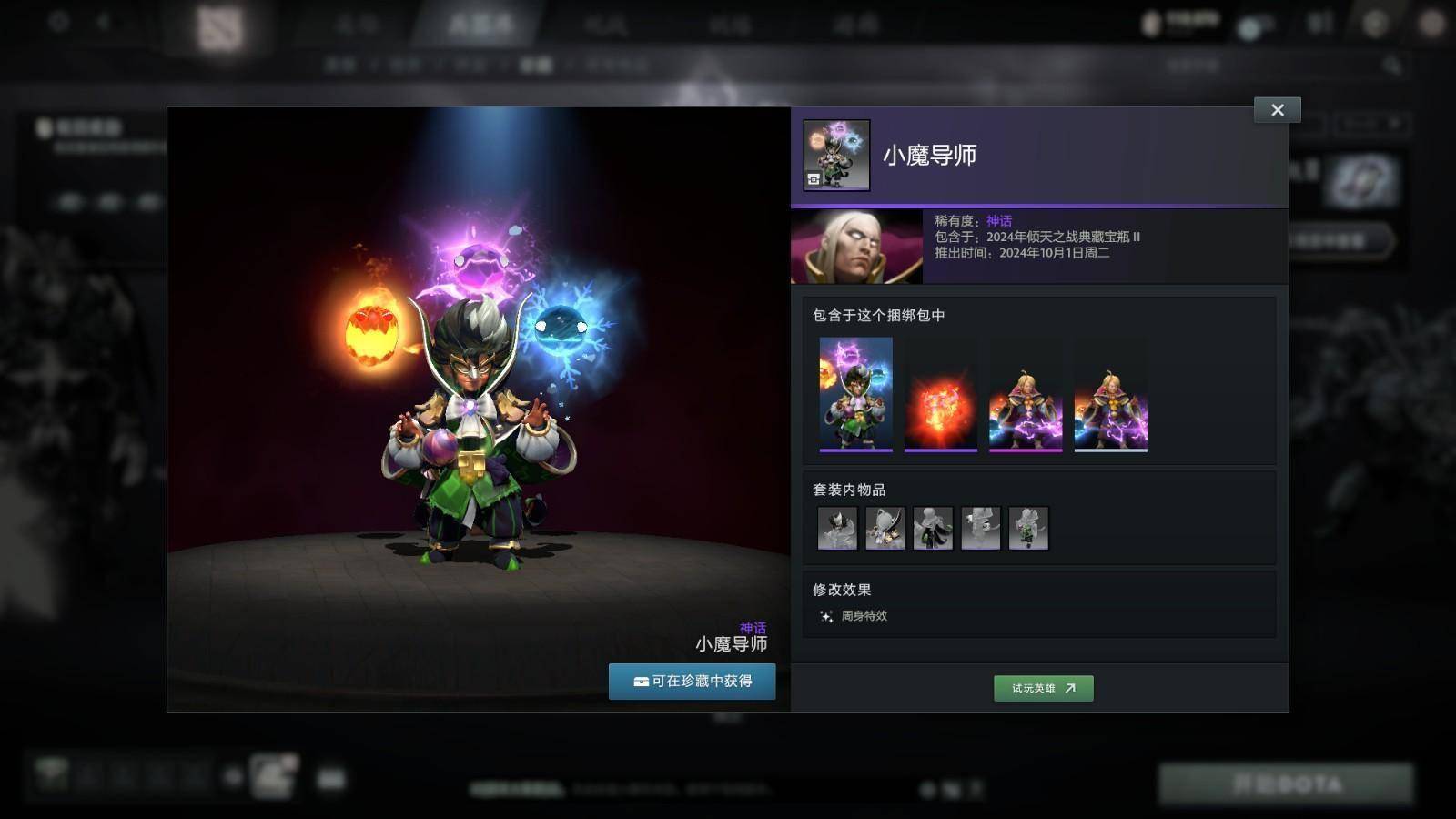Click the Invoker hero portrait
The image size is (1456, 819).
[856, 247]
